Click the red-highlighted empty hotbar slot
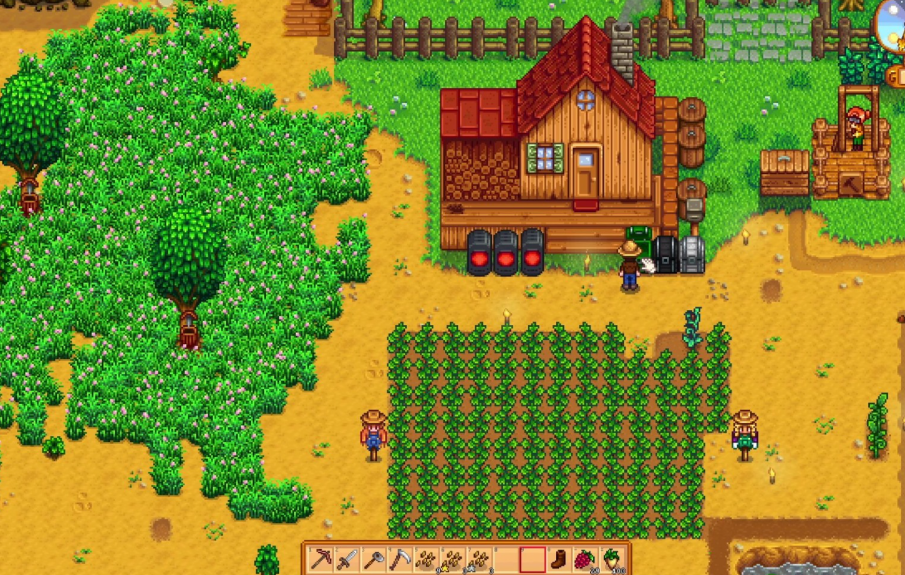This screenshot has width=905, height=575. pyautogui.click(x=532, y=559)
